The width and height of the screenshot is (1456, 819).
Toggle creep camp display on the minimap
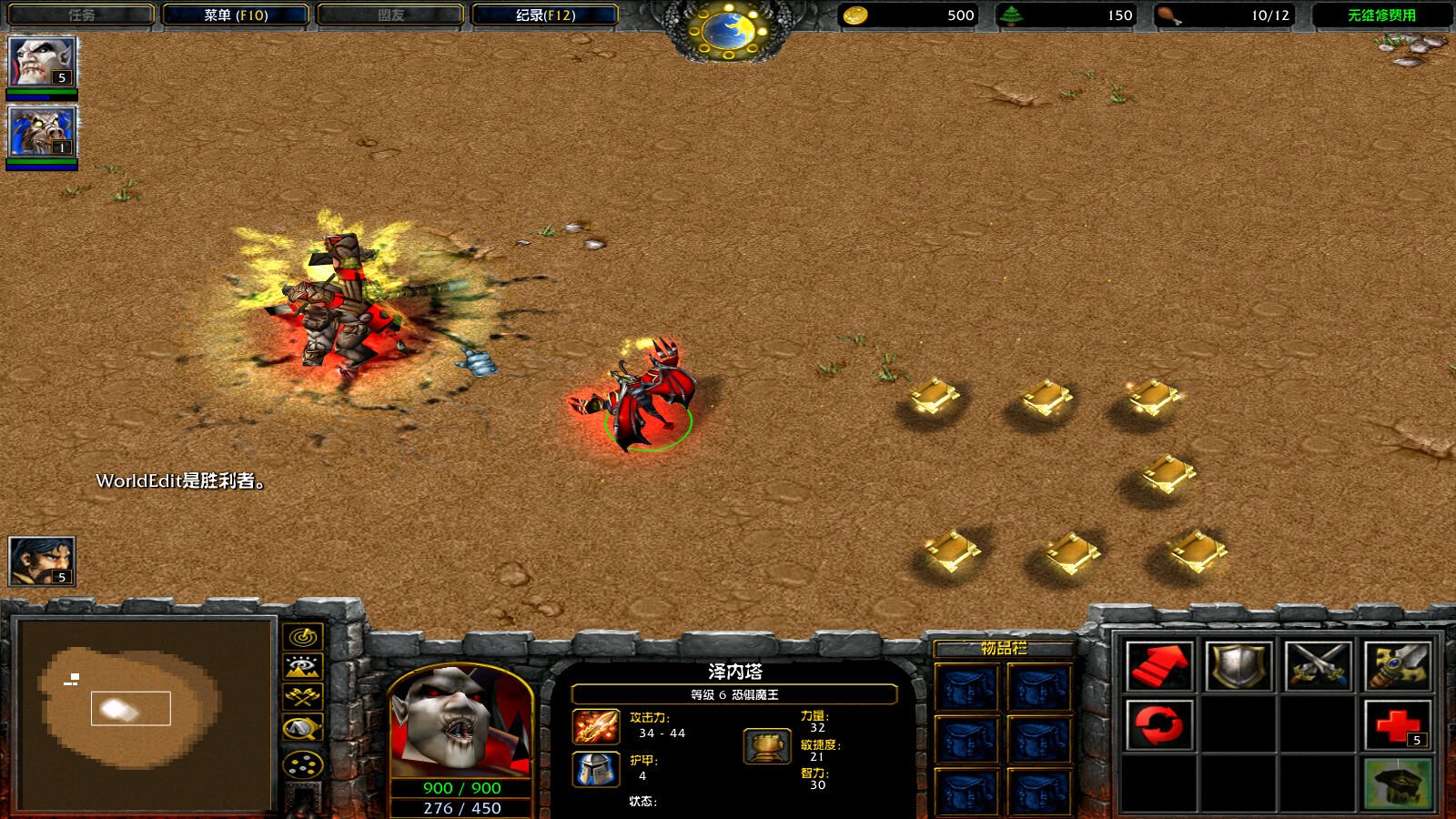pos(303,728)
